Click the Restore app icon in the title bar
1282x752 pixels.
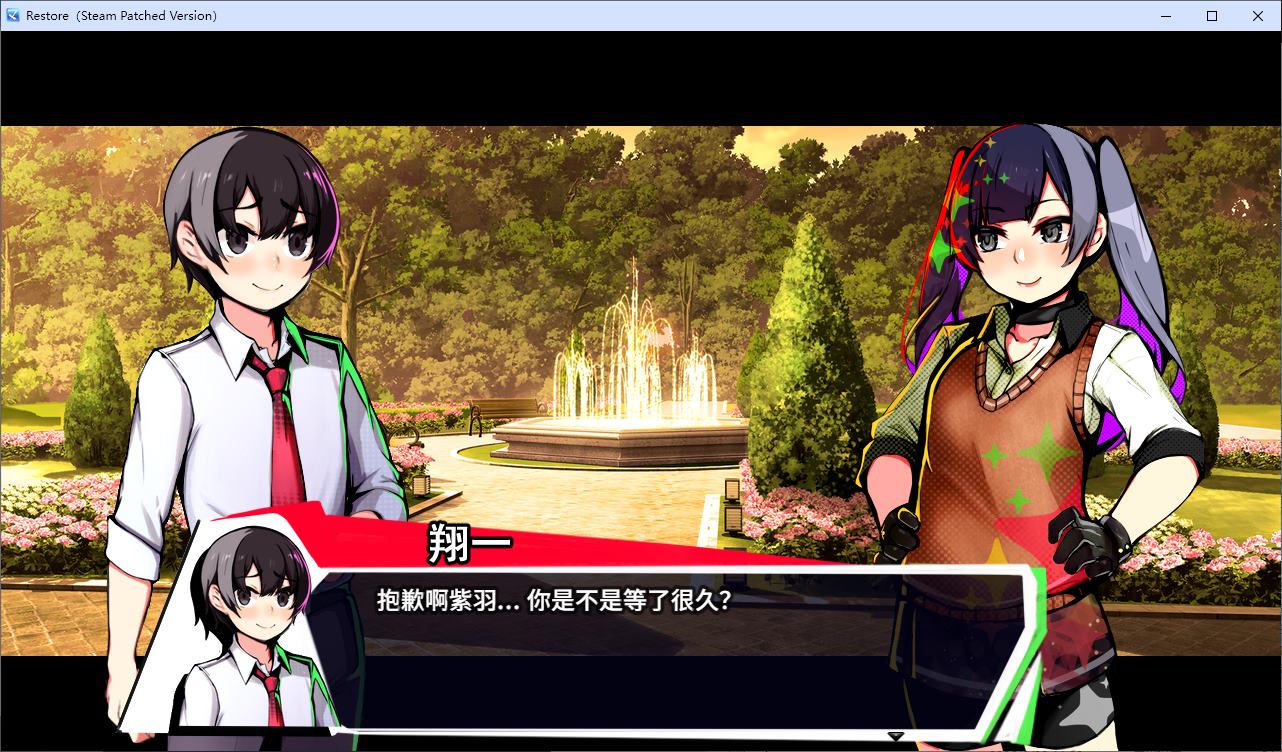point(13,15)
